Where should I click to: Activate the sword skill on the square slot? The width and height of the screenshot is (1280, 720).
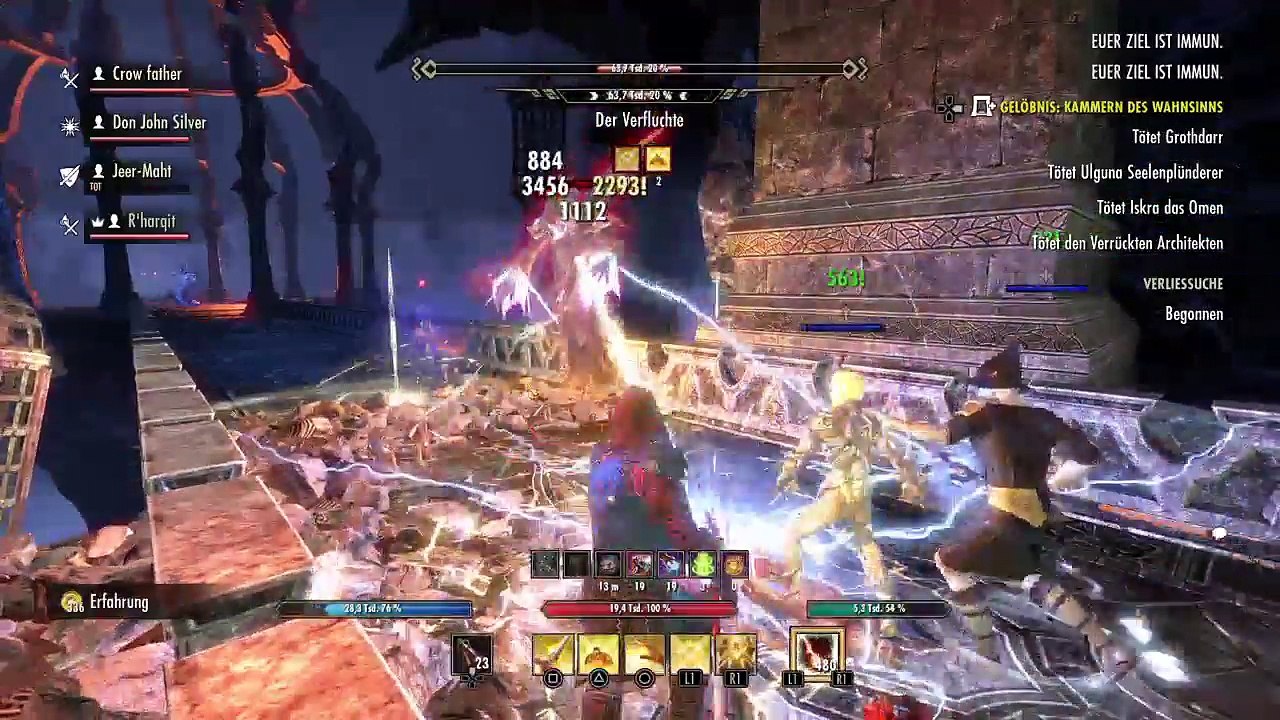tap(553, 653)
